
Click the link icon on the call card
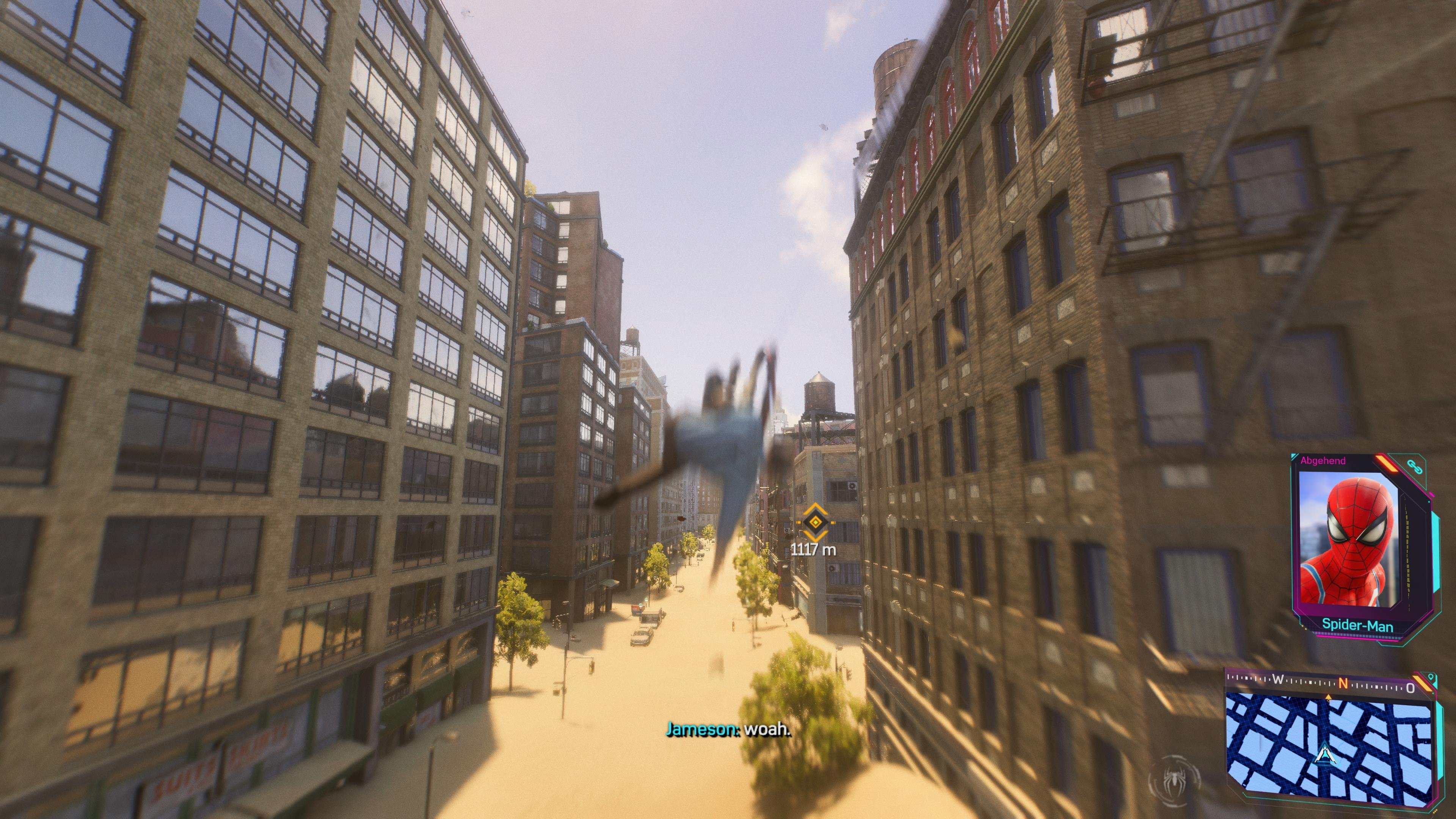(x=1416, y=467)
